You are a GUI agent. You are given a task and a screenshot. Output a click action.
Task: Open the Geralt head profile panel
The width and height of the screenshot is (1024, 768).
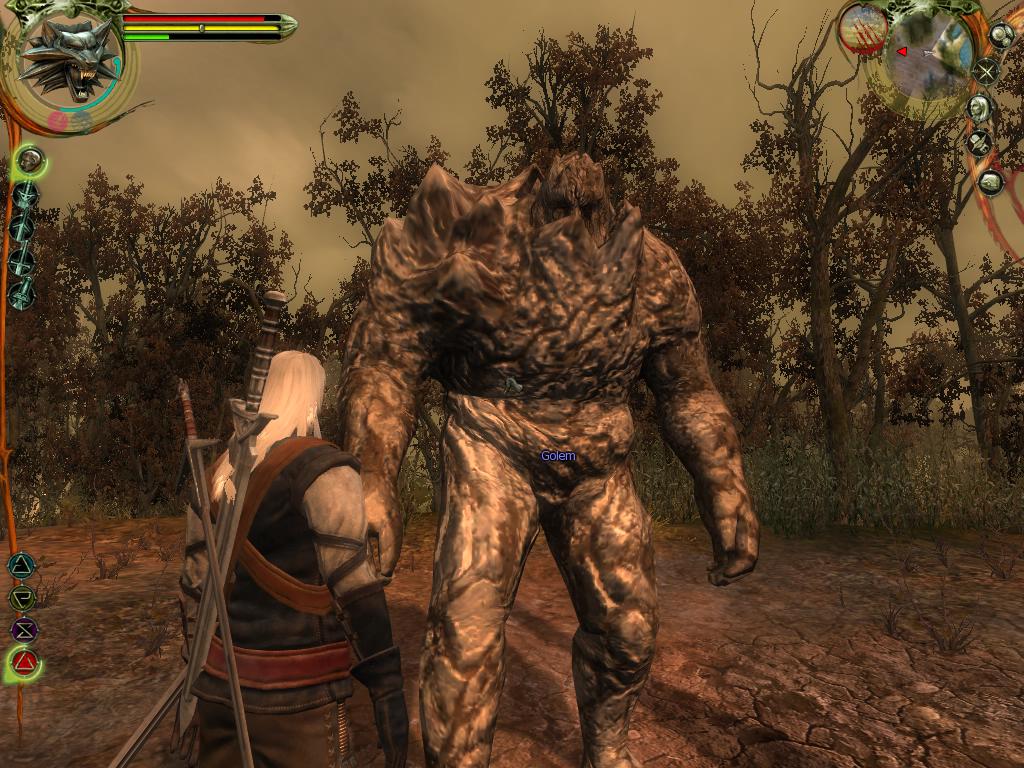point(980,108)
